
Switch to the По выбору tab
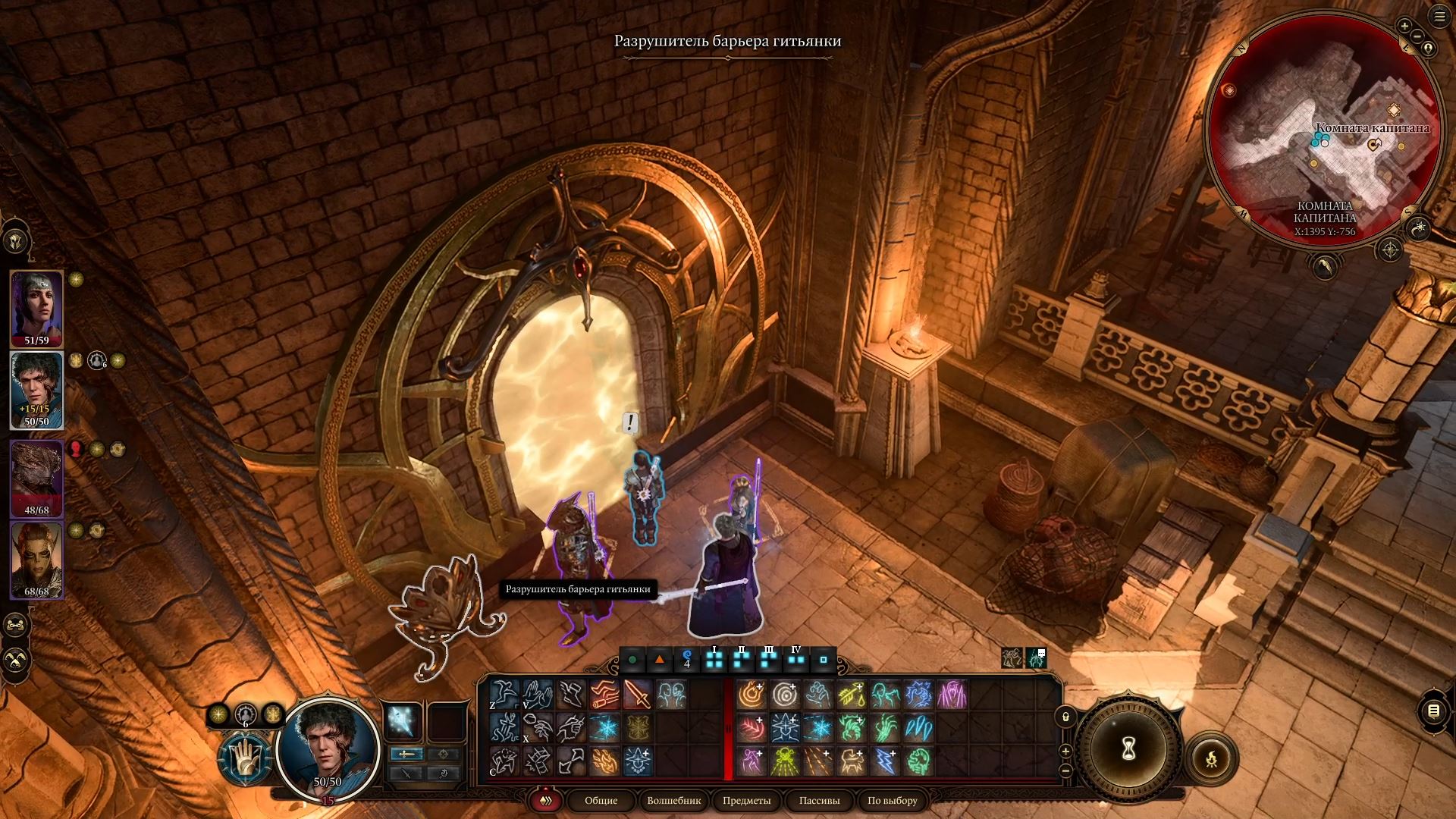pos(892,801)
